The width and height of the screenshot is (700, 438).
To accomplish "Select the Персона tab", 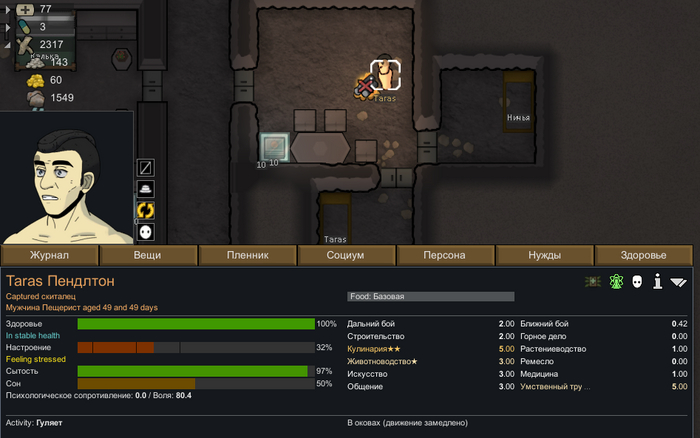I will [444, 255].
